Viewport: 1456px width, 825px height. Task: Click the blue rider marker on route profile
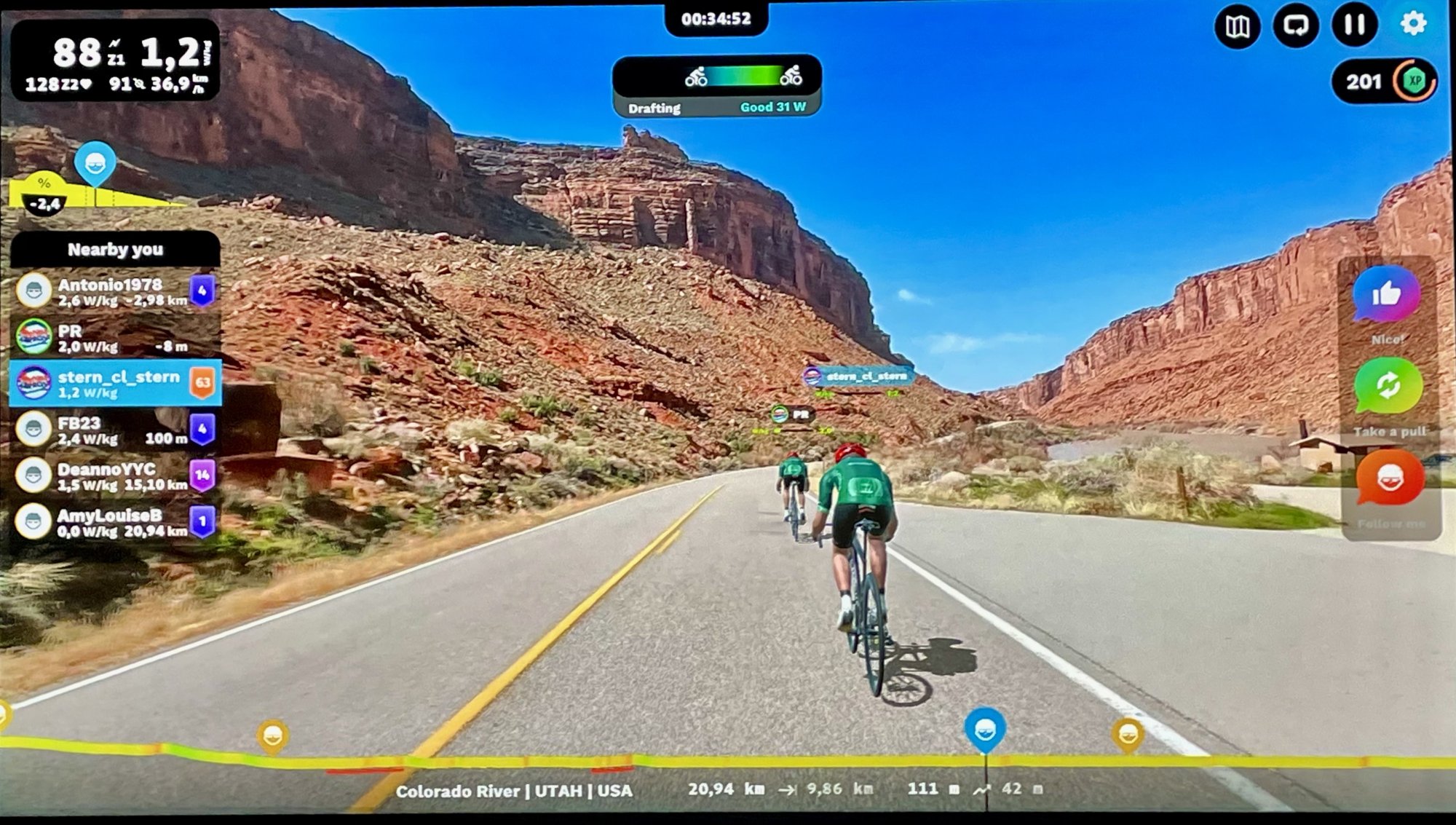coord(985,730)
